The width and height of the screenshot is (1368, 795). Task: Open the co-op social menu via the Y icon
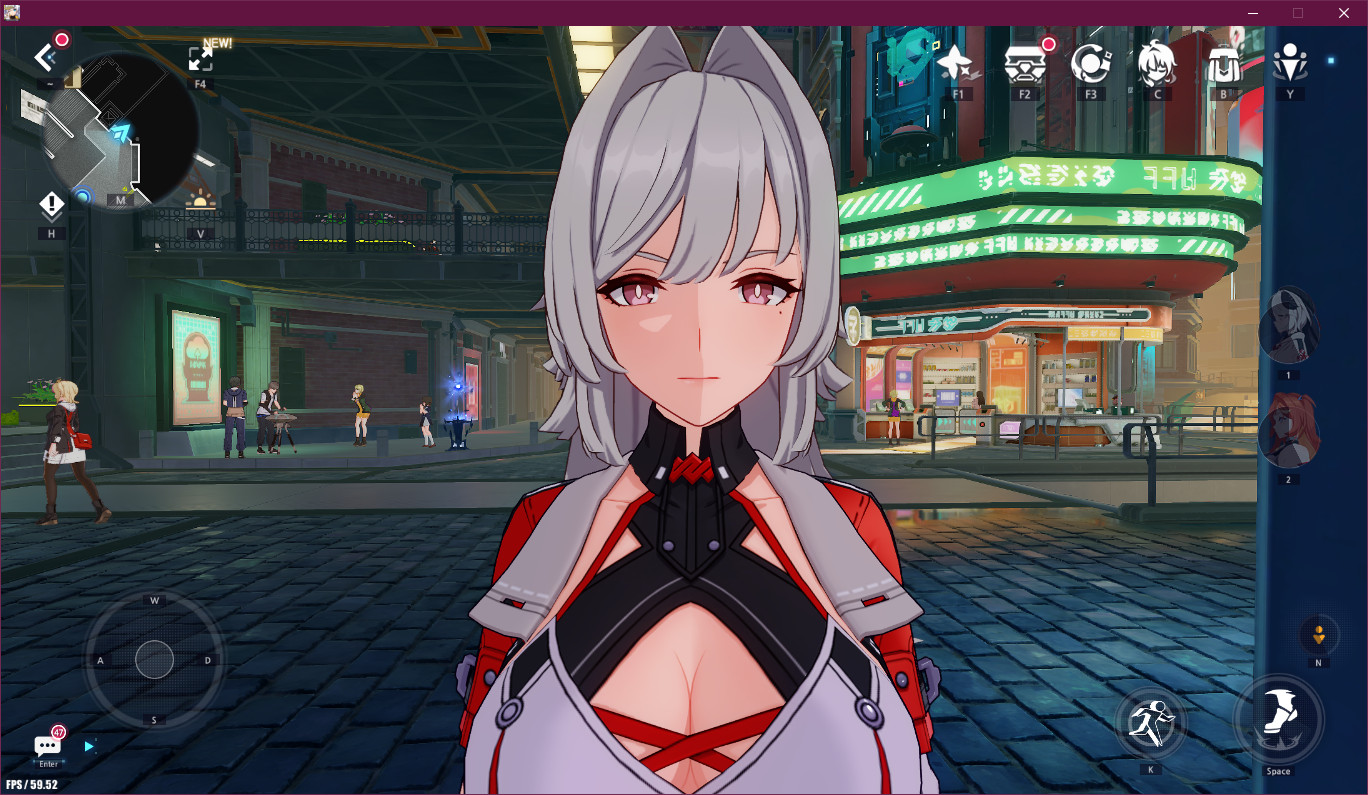click(x=1290, y=62)
